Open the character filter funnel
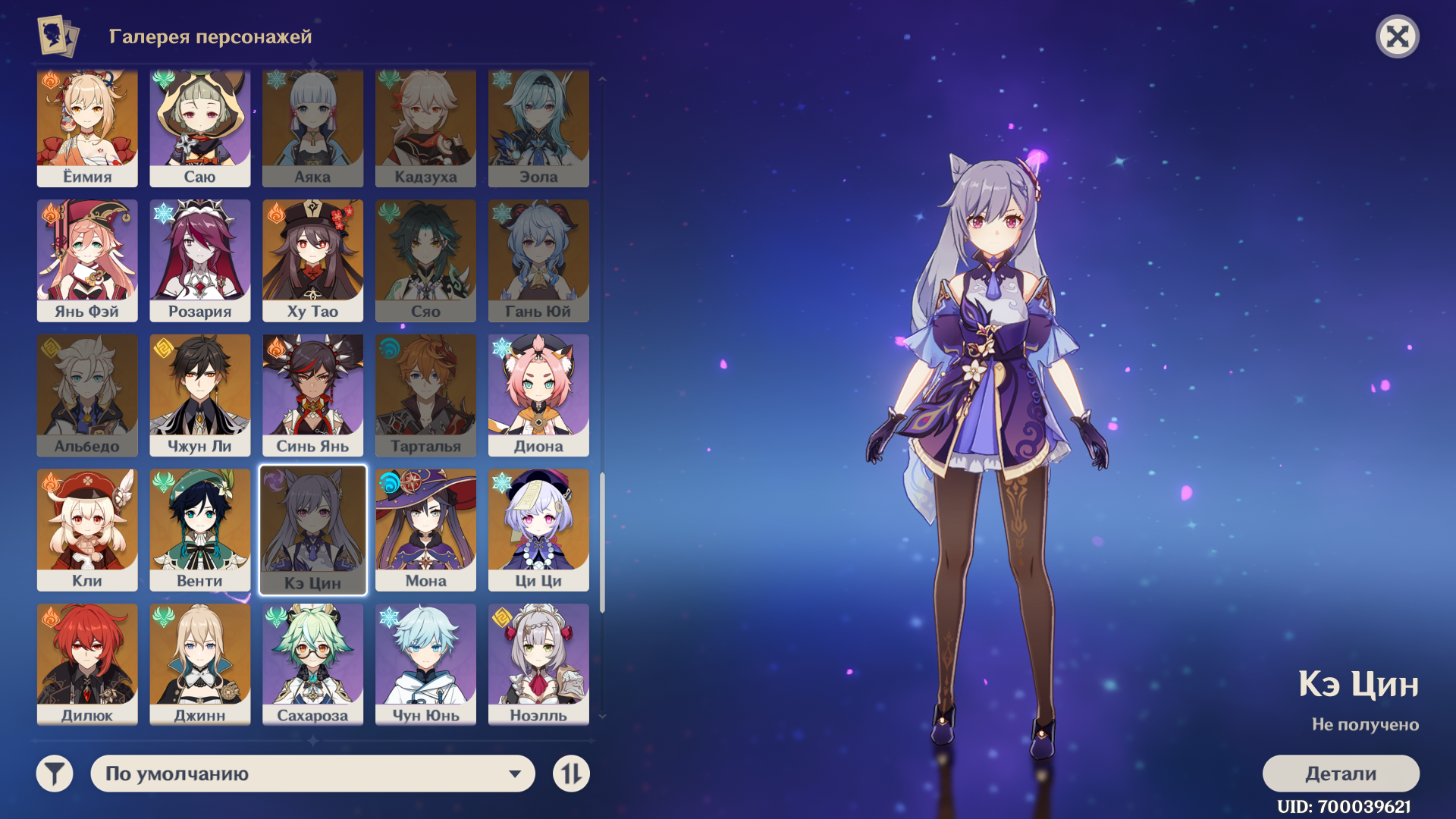The height and width of the screenshot is (819, 1456). [55, 773]
